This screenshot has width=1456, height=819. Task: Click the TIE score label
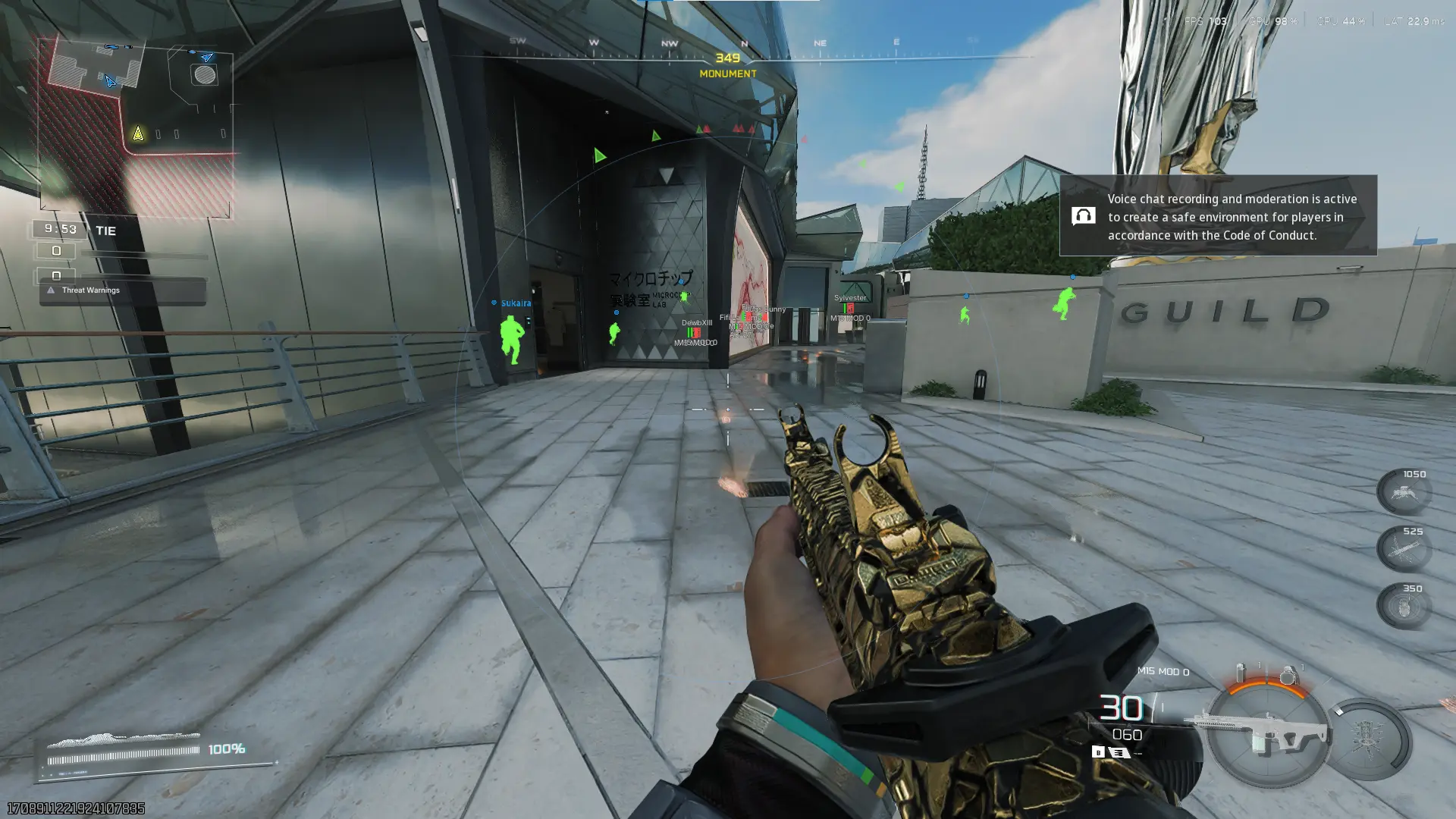pyautogui.click(x=105, y=231)
